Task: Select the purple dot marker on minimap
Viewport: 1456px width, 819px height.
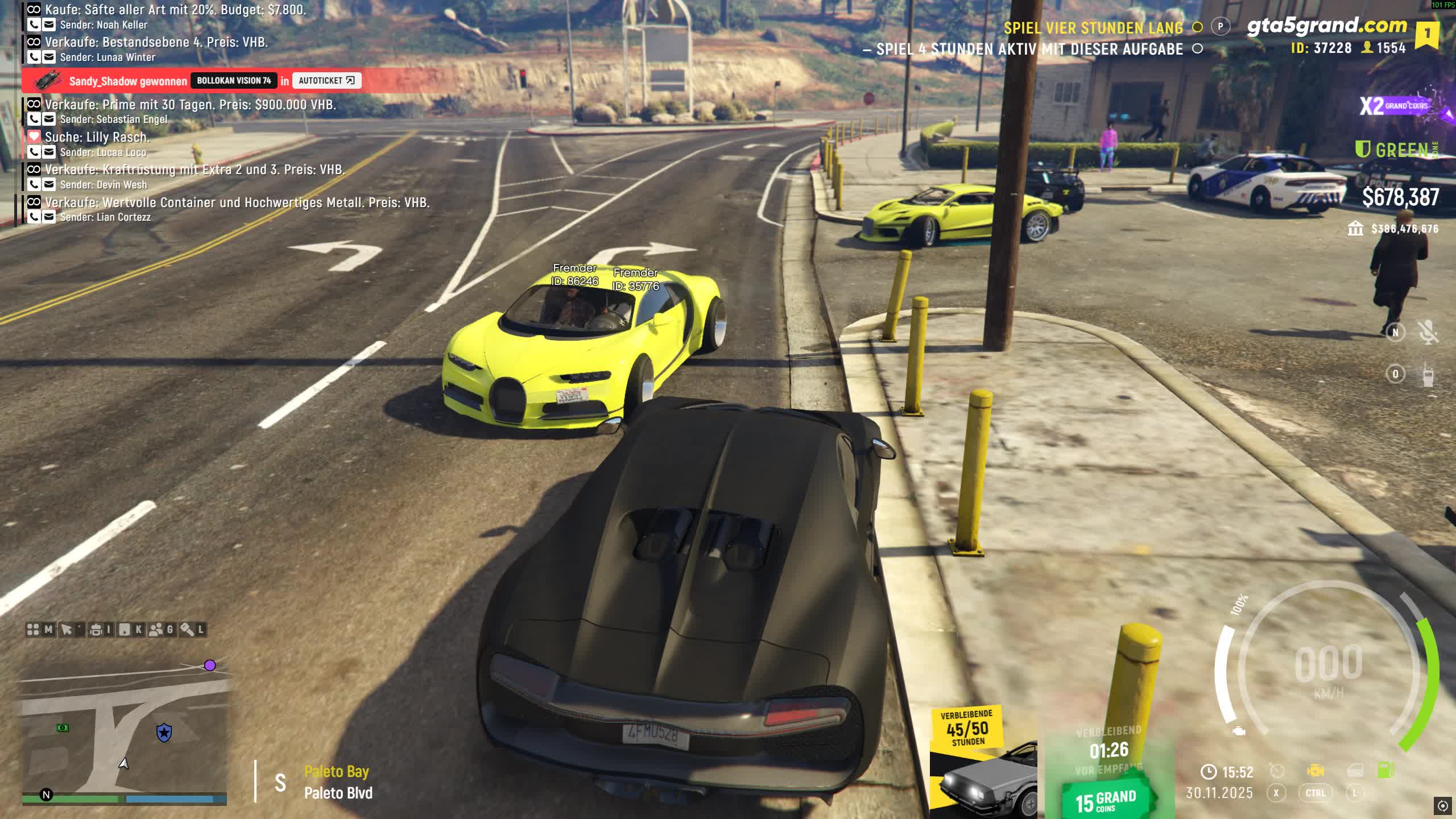Action: pos(210,665)
